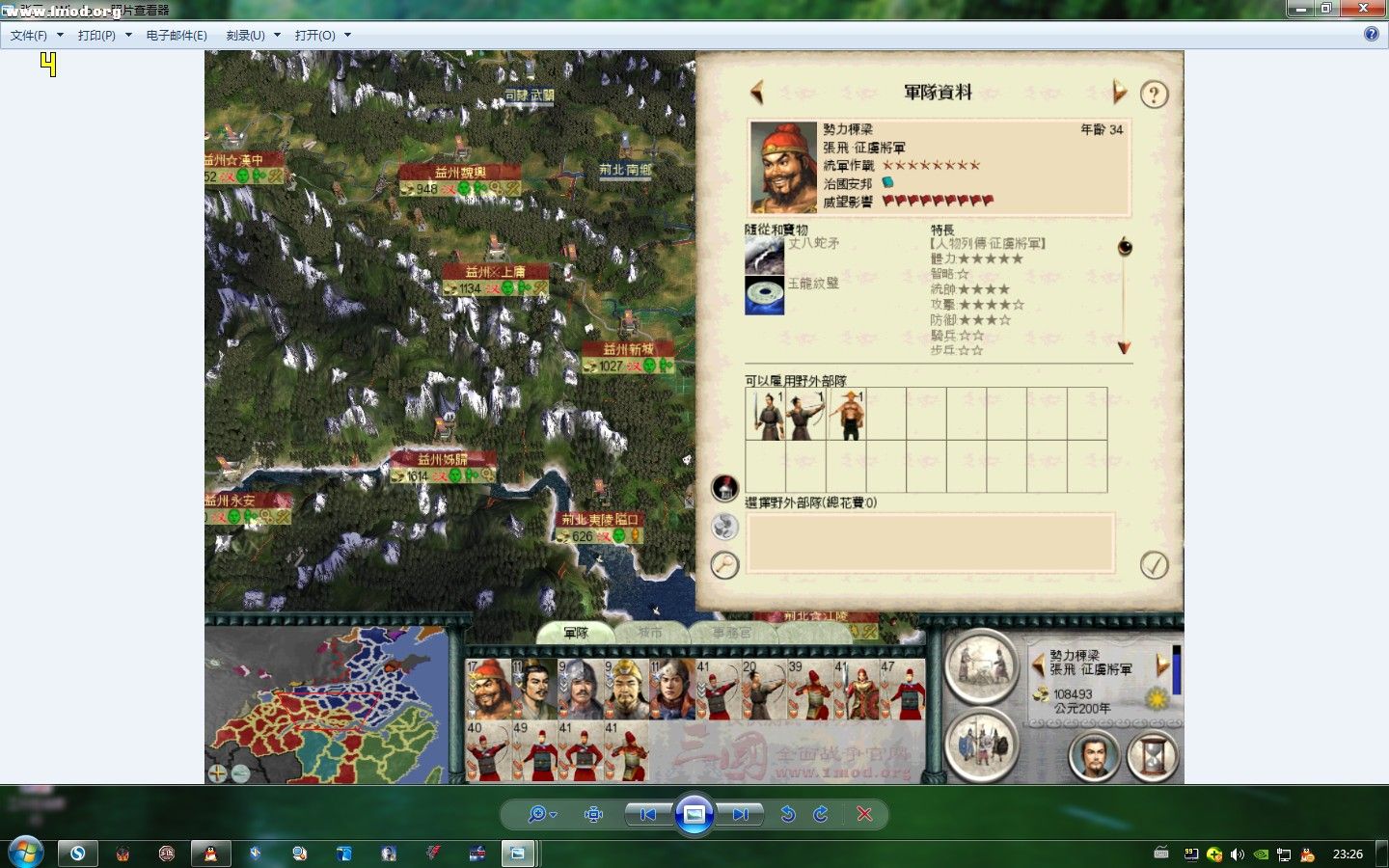The height and width of the screenshot is (868, 1389).
Task: Click the red delete icon in the photo viewer toolbar
Action: tap(865, 814)
